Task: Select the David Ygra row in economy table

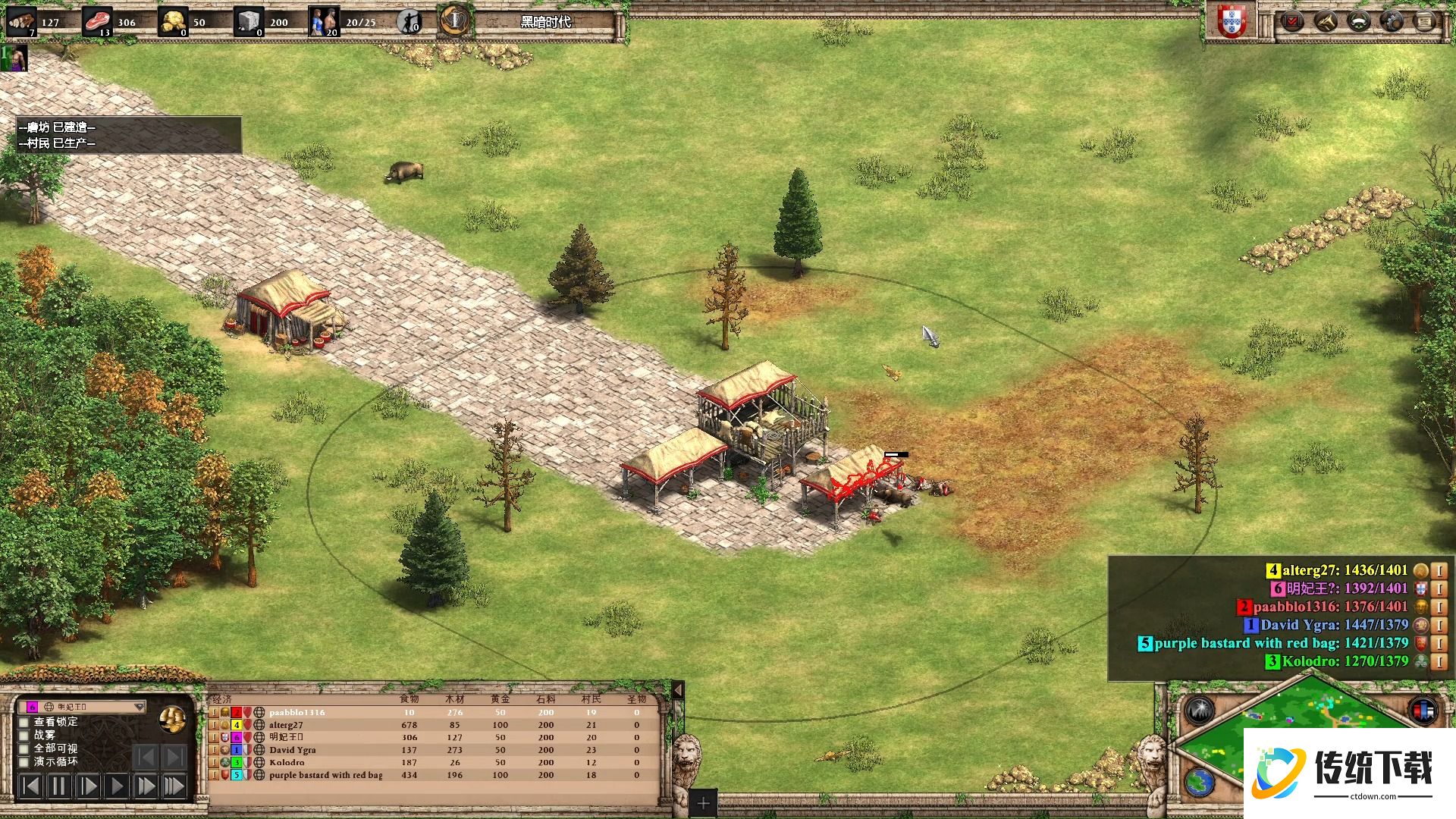Action: pos(292,750)
